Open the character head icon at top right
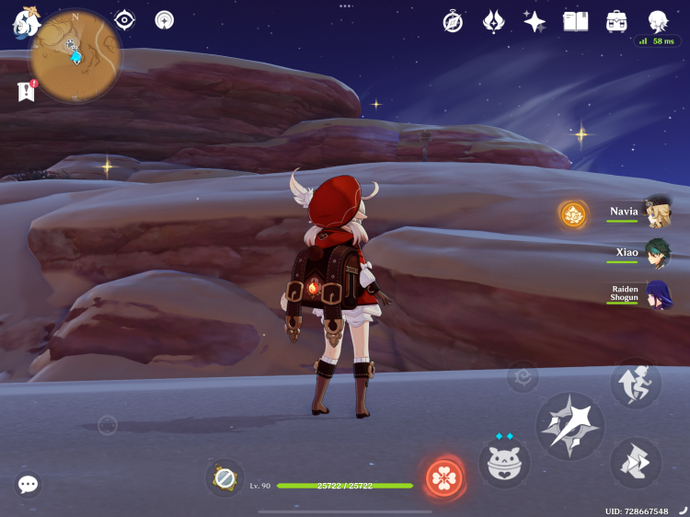The image size is (690, 517). tap(657, 21)
